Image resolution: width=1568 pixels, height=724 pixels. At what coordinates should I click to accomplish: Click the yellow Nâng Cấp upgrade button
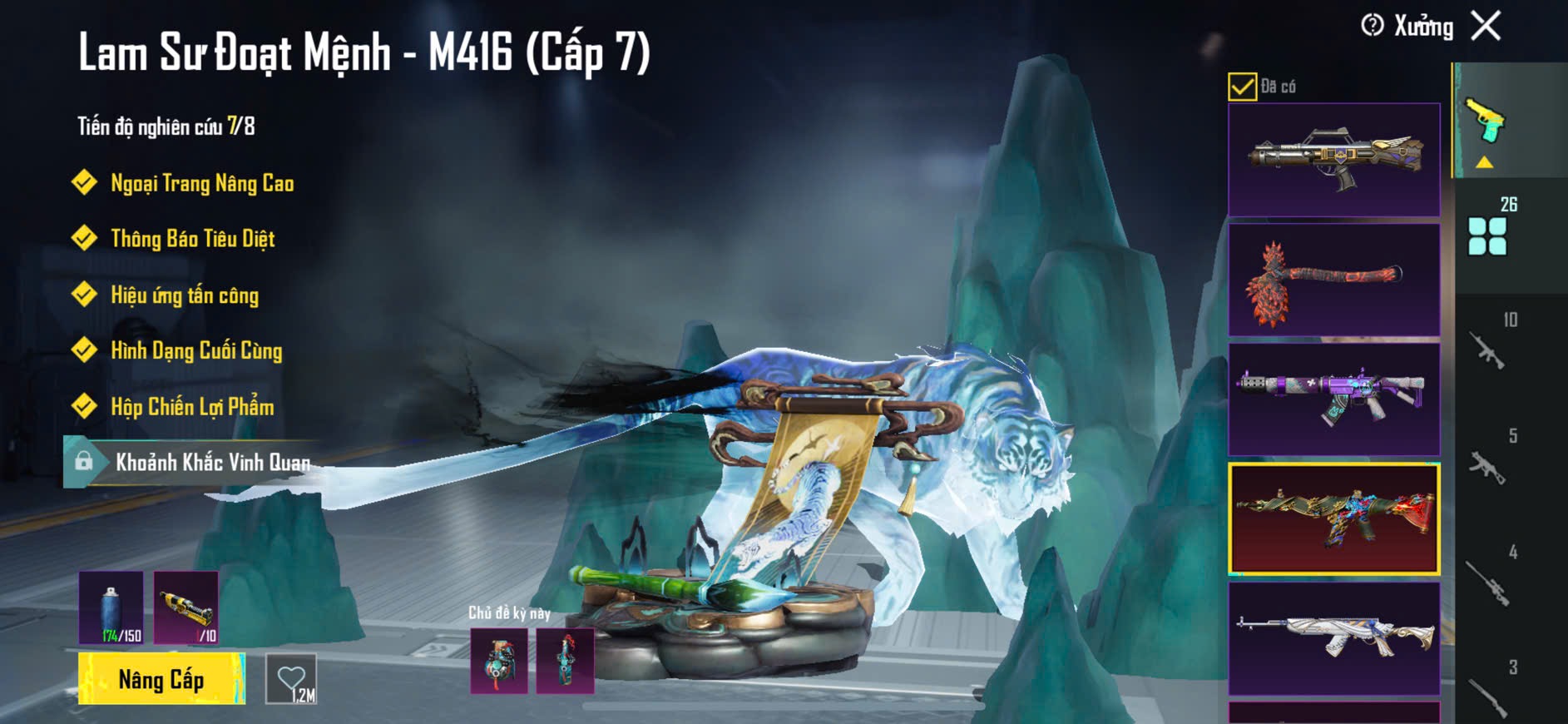coord(161,679)
